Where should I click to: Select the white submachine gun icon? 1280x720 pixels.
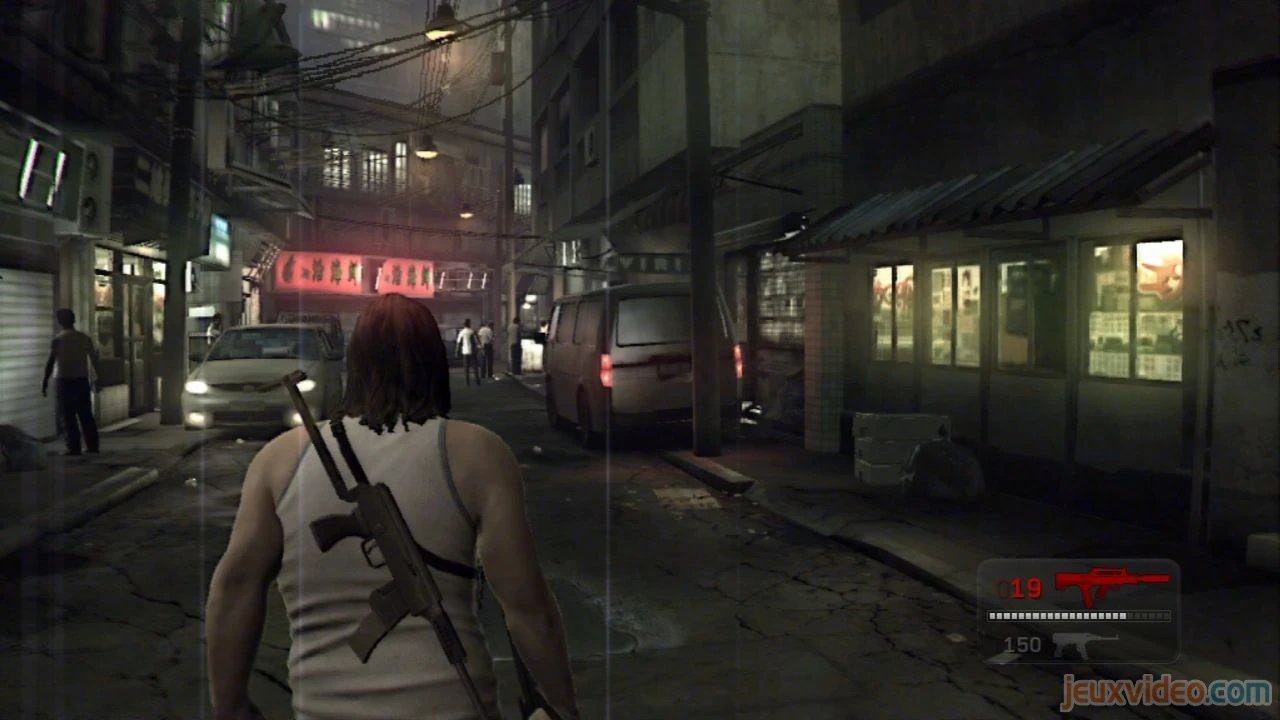pos(1085,645)
